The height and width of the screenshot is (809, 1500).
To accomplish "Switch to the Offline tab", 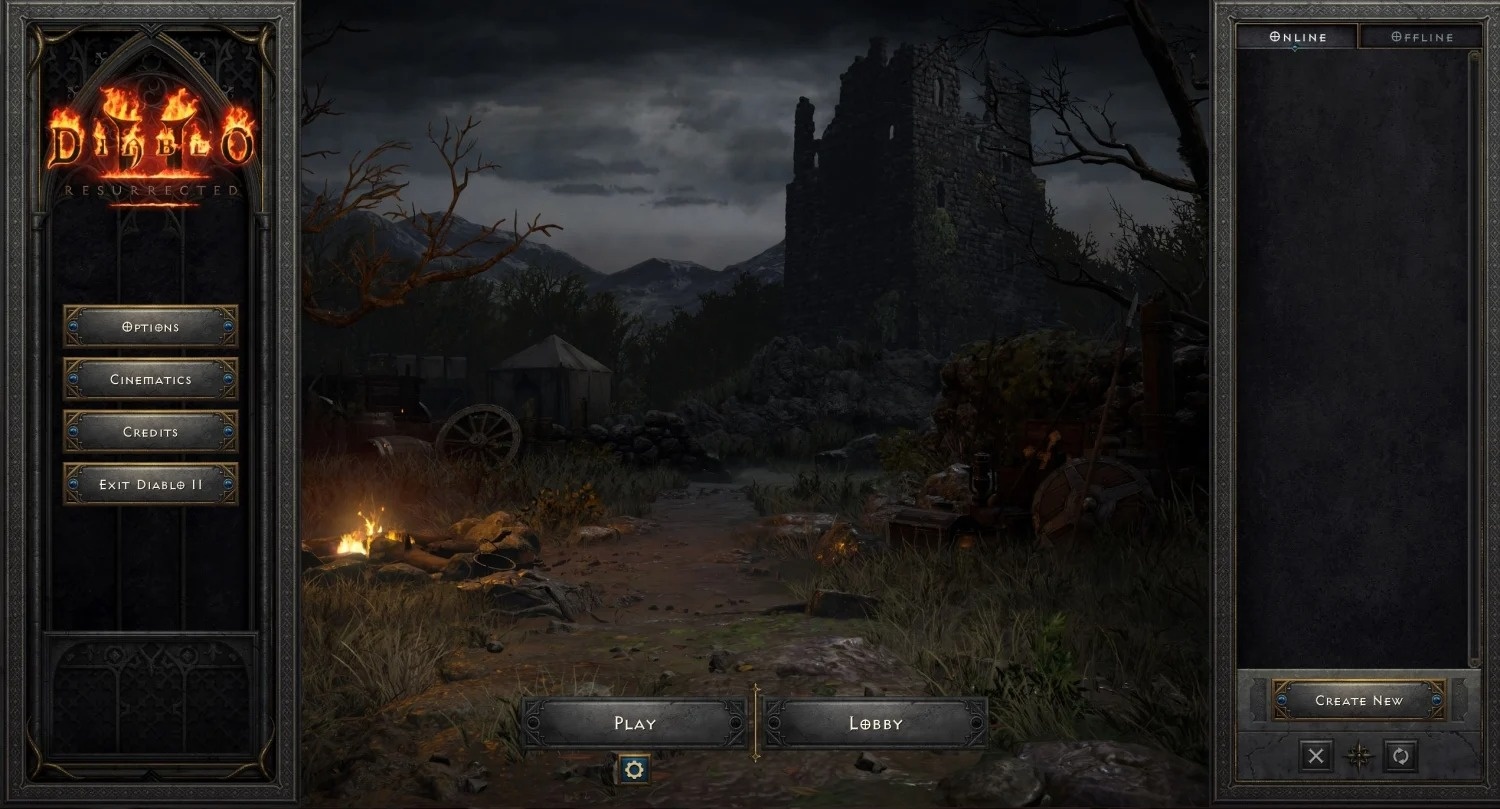I will coord(1420,36).
